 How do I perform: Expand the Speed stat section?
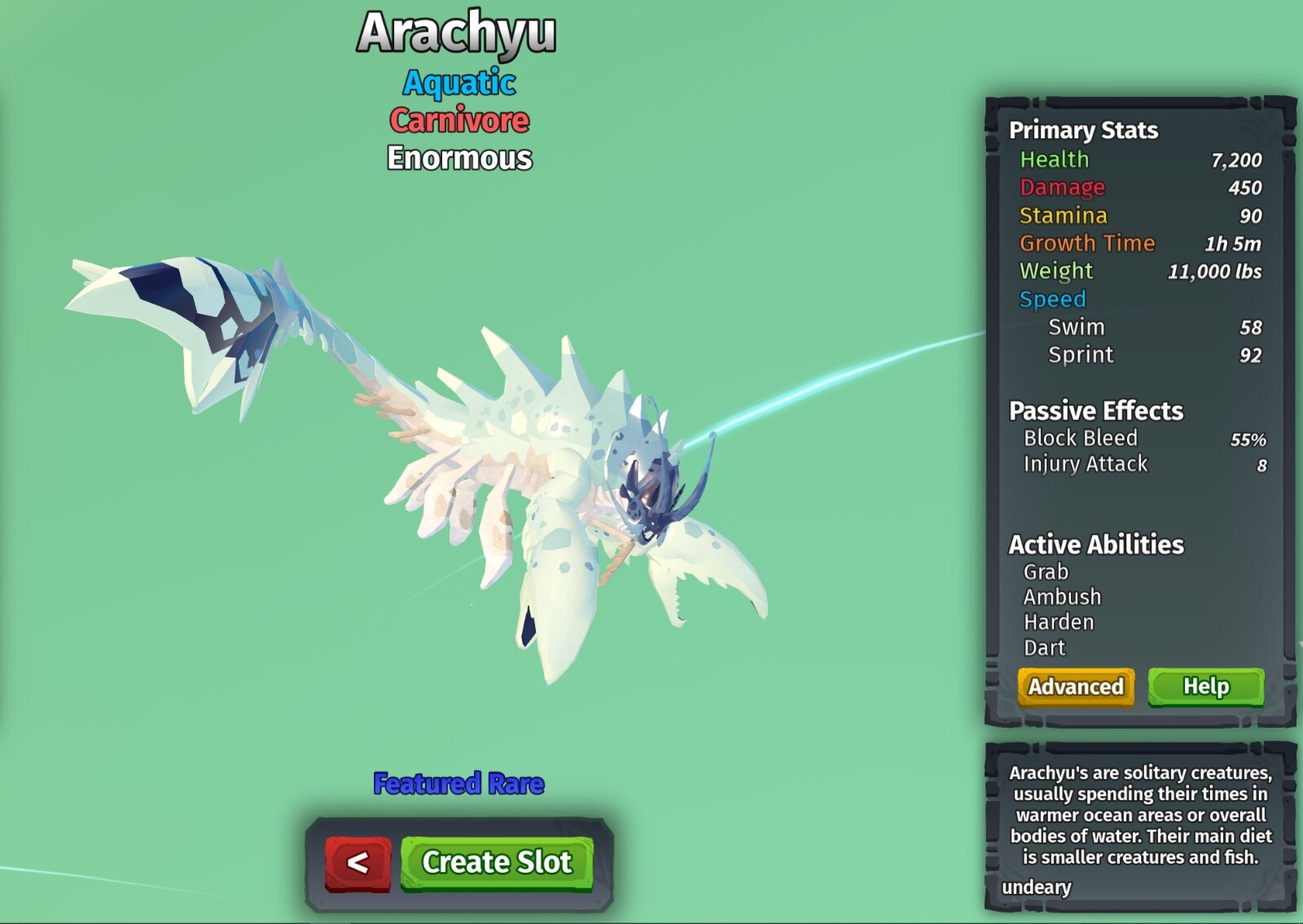[x=1053, y=299]
